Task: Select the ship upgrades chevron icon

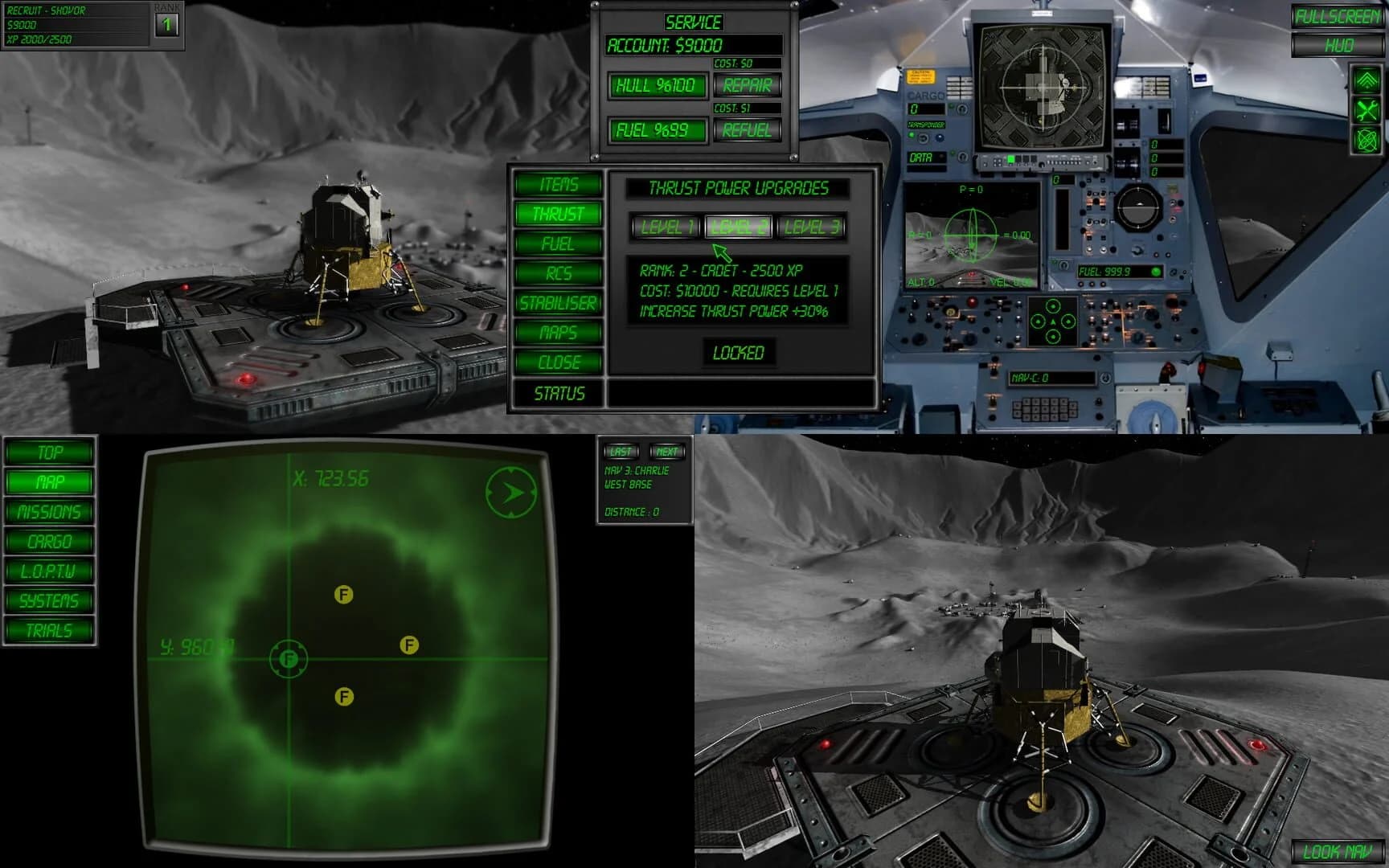Action: [x=1366, y=79]
